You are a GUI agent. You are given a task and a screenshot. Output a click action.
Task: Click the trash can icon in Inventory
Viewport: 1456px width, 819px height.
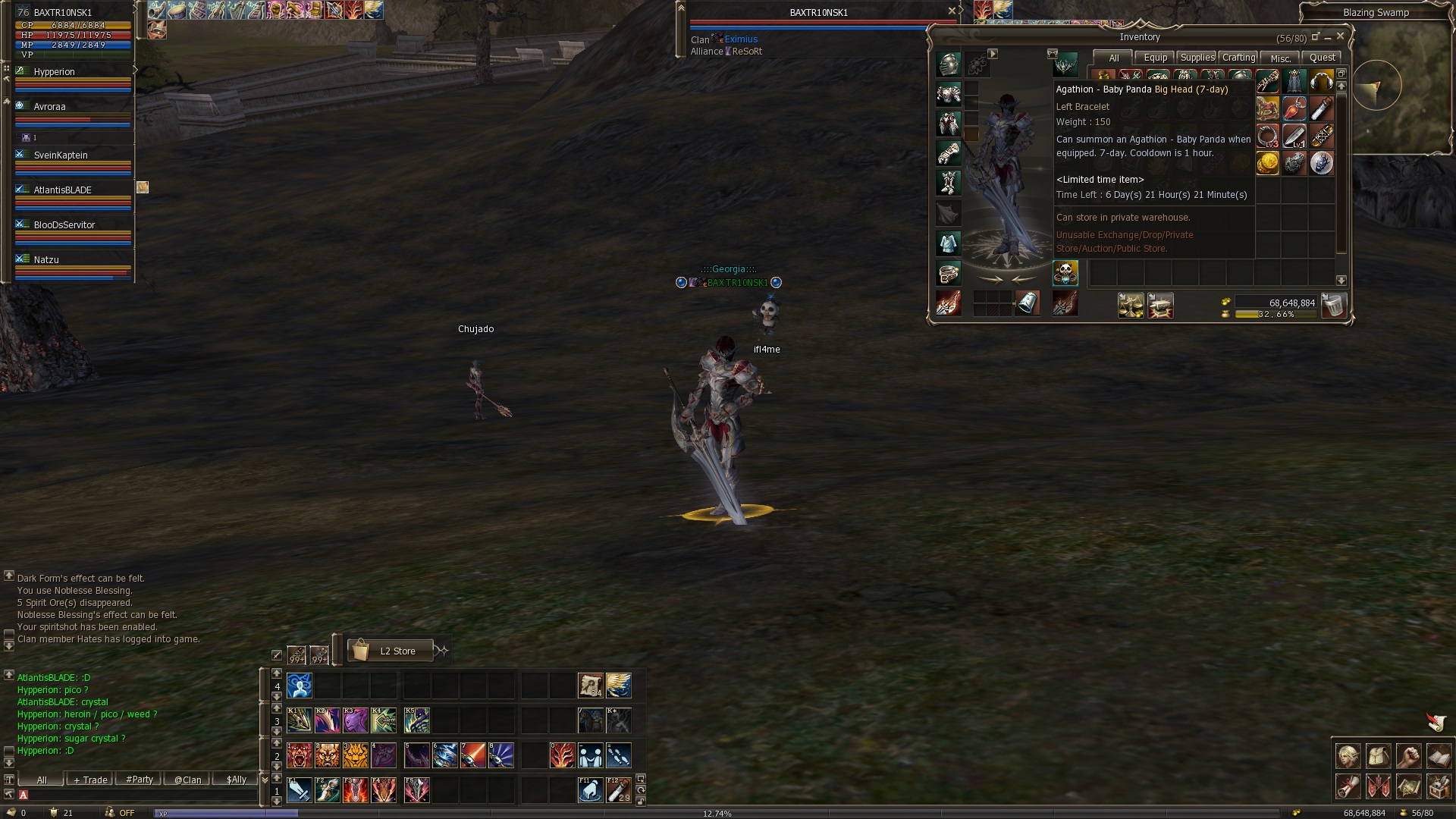click(1333, 305)
